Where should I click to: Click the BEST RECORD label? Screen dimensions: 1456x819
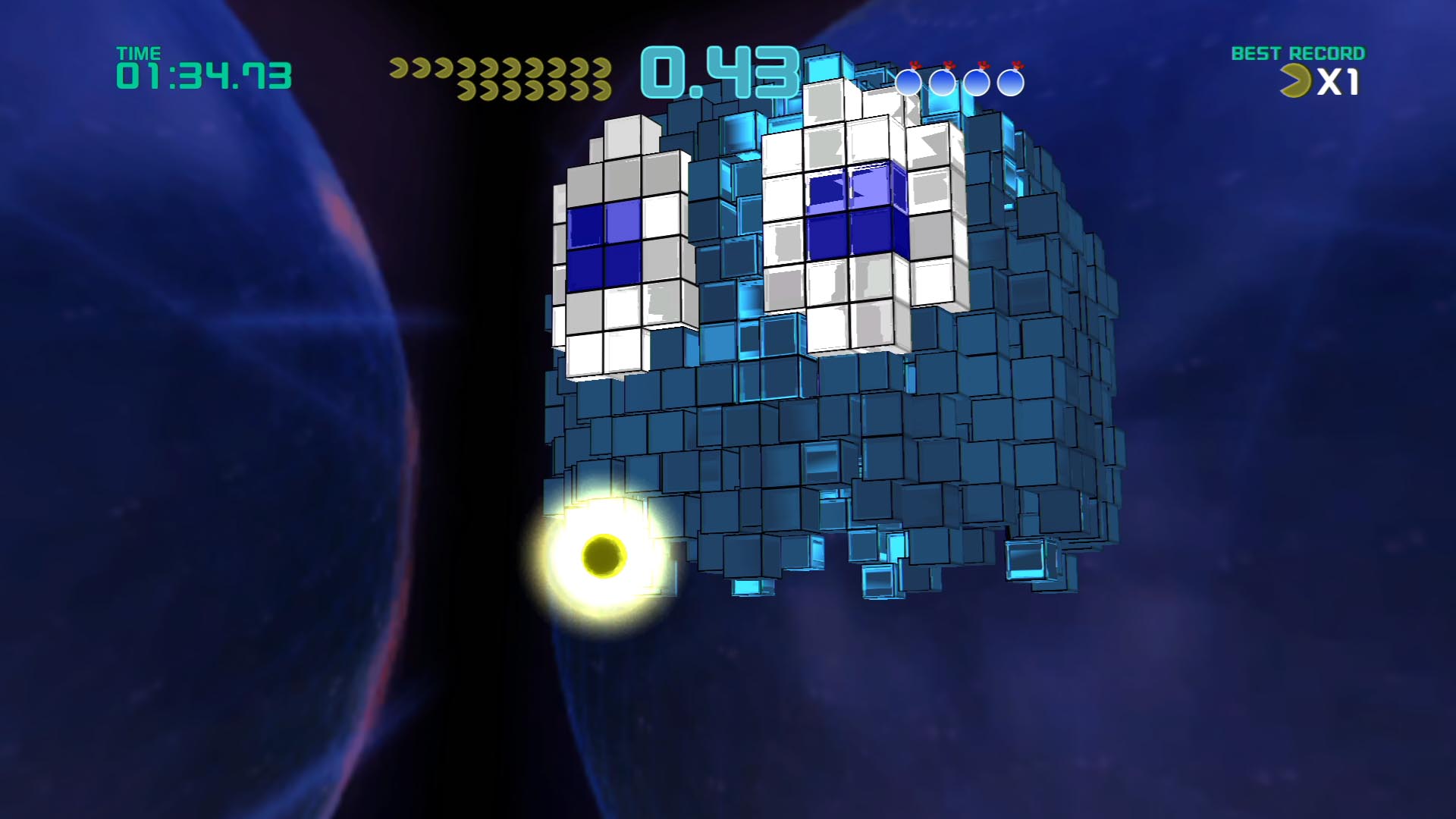tap(1299, 55)
